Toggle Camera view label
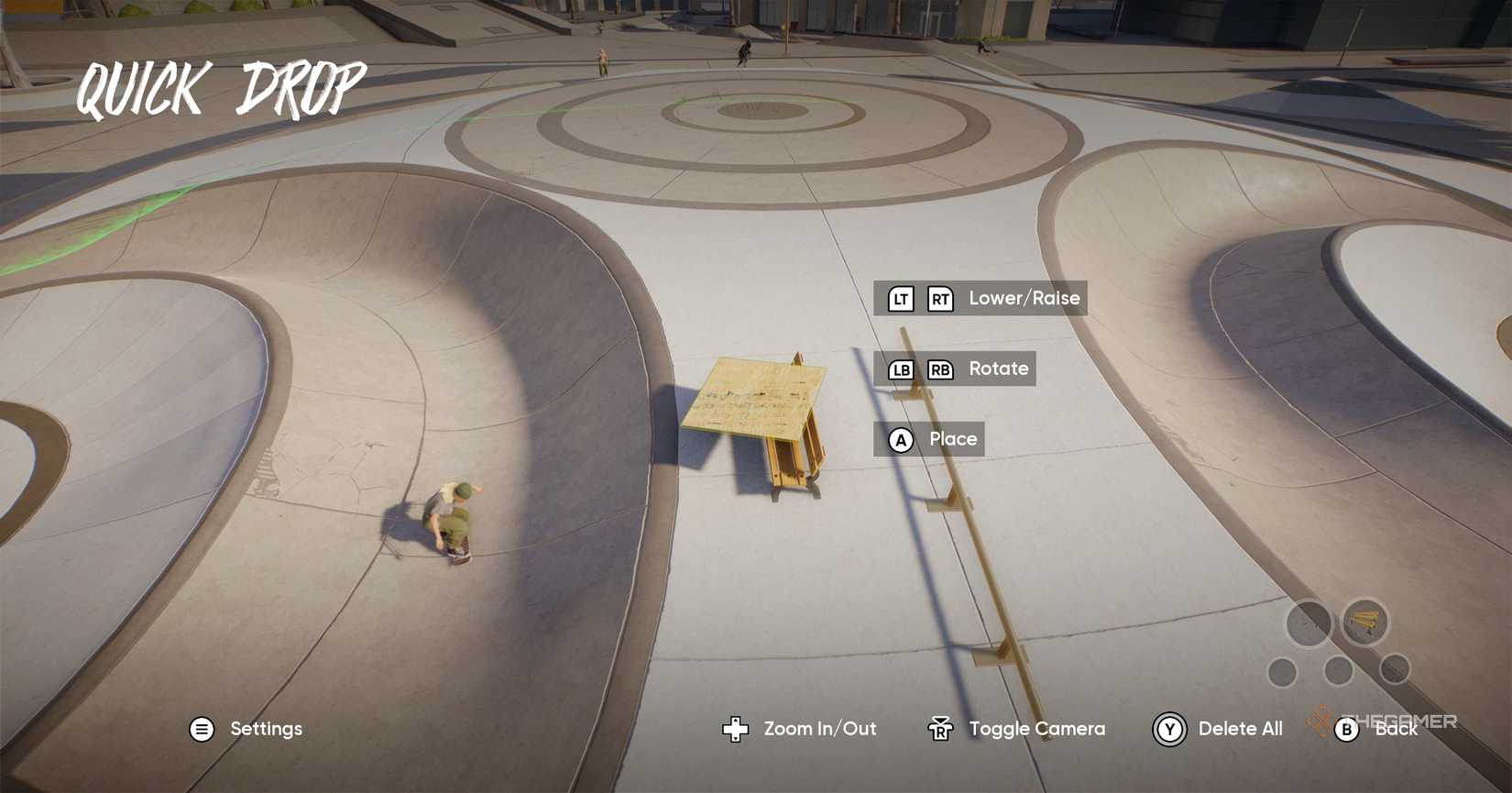This screenshot has height=793, width=1512. 1038,729
